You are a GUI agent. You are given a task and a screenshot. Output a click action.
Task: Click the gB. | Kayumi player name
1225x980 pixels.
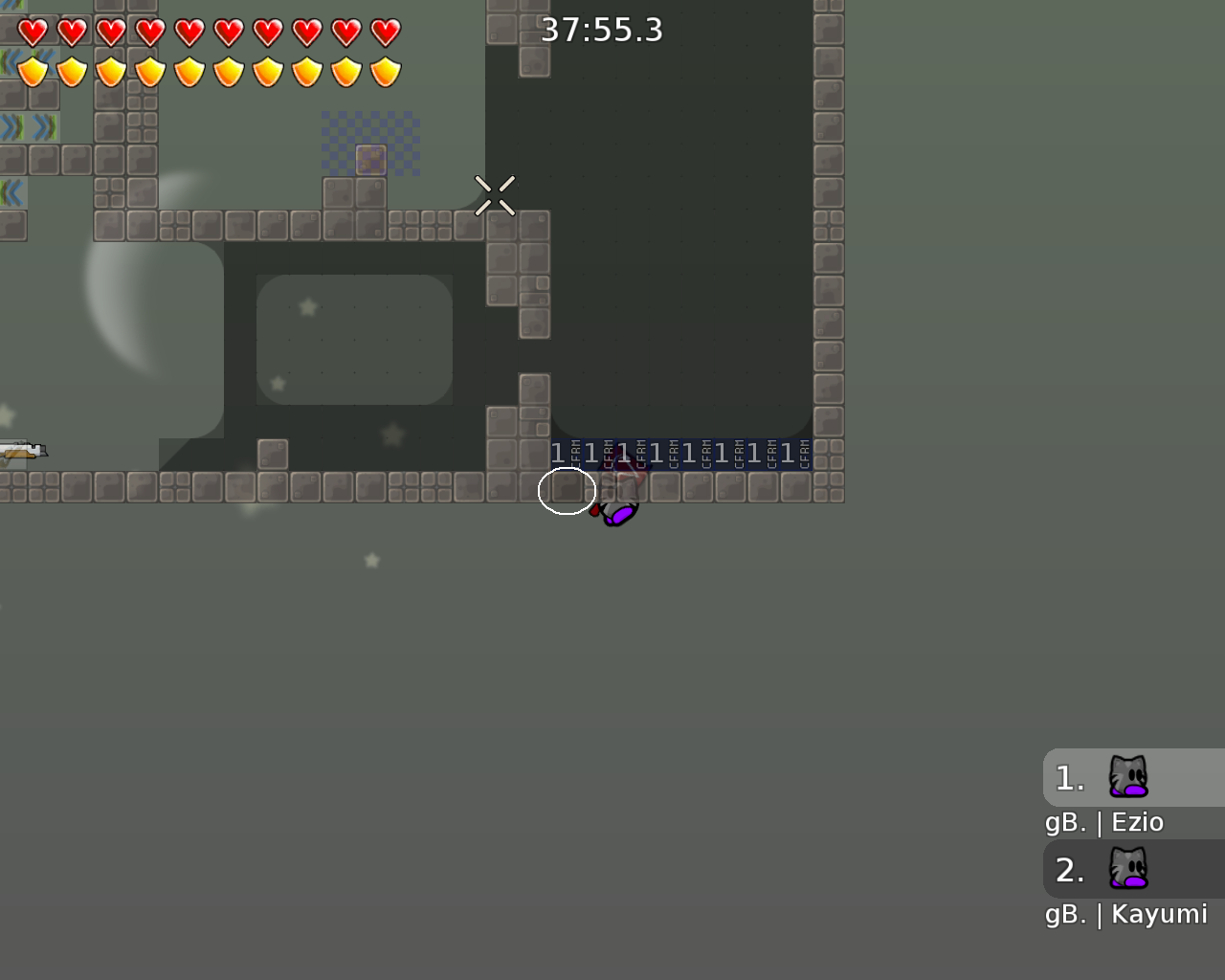pyautogui.click(x=1125, y=914)
